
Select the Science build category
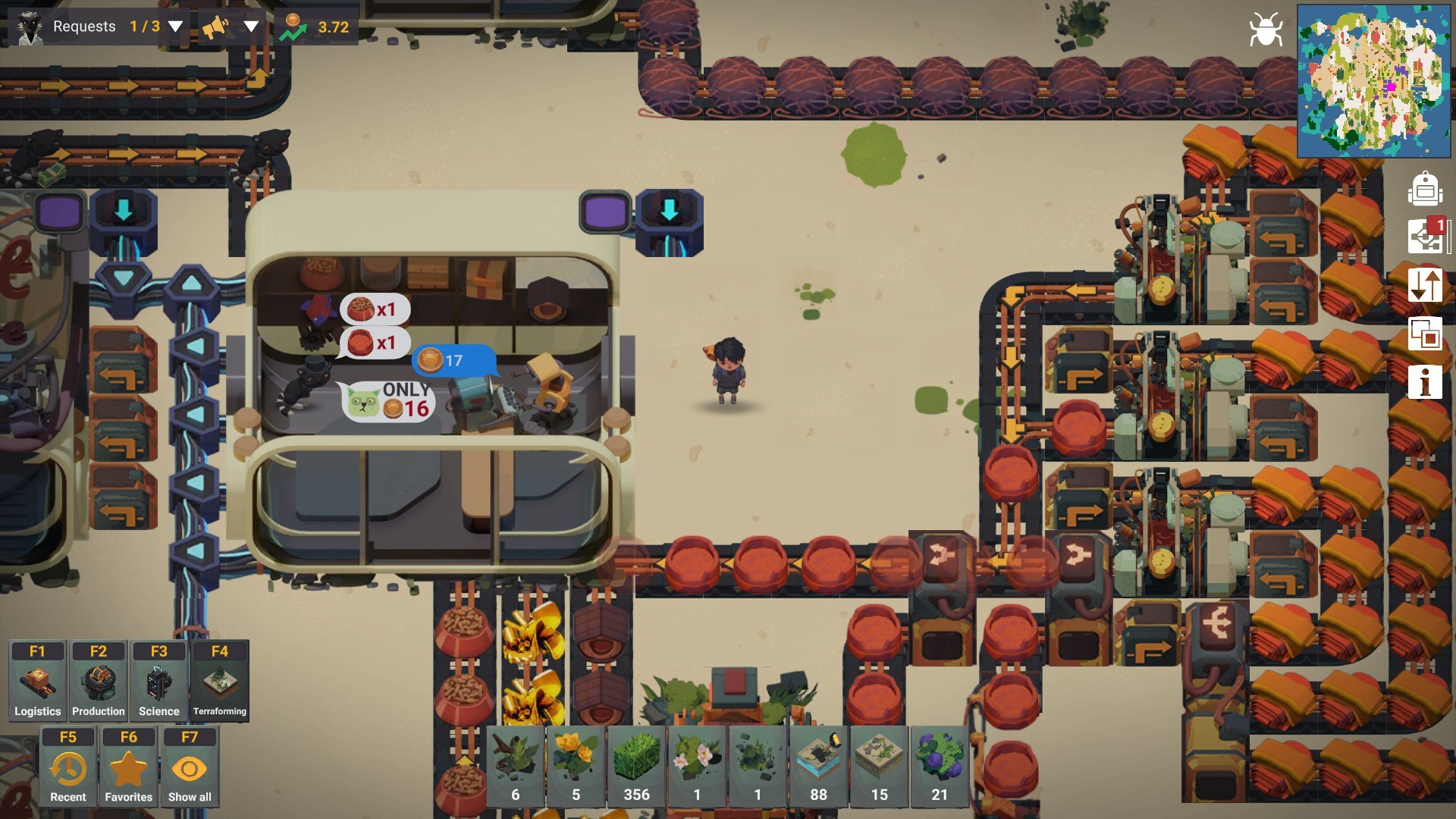tap(158, 681)
